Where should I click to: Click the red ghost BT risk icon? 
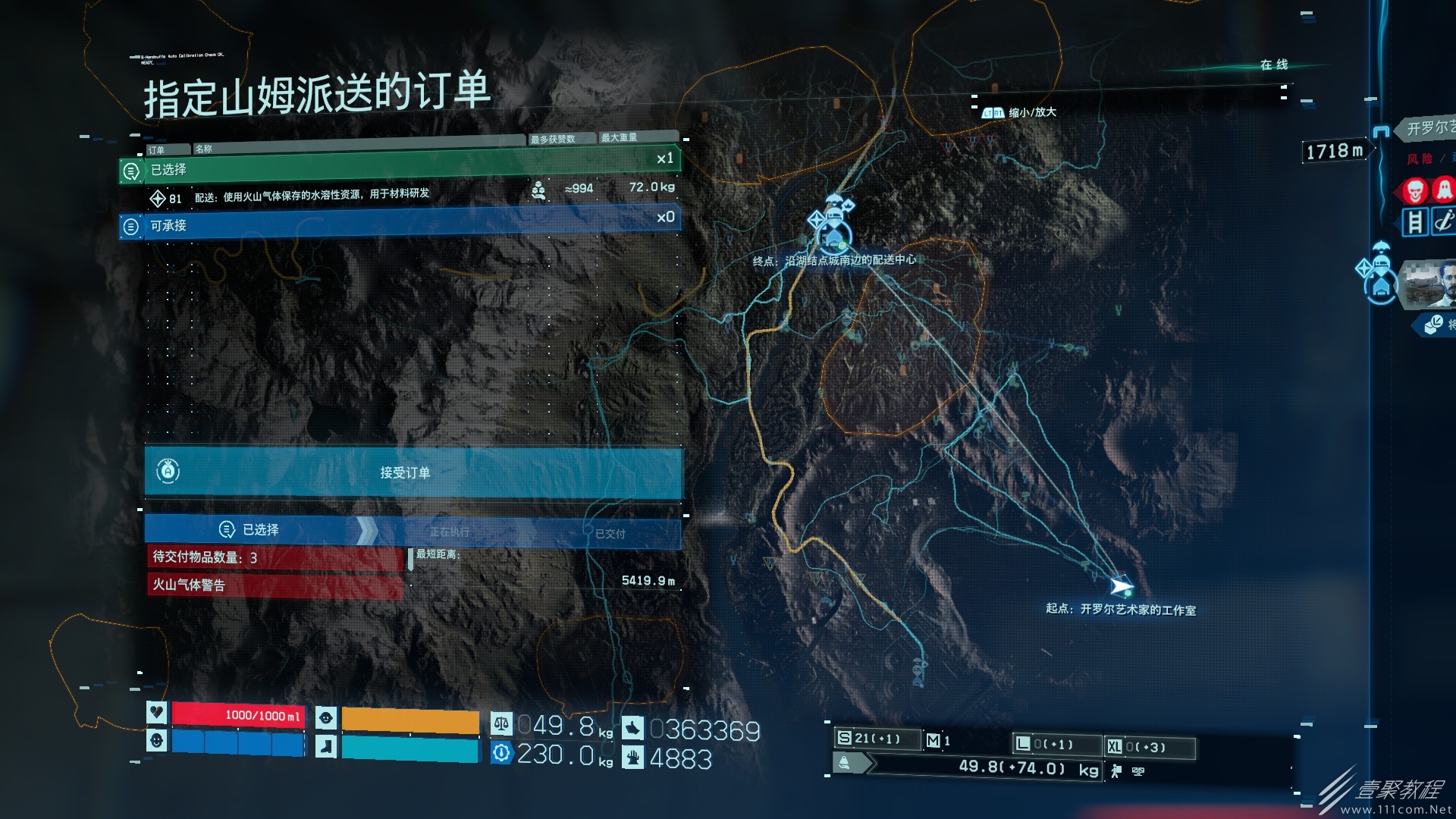[x=1443, y=190]
